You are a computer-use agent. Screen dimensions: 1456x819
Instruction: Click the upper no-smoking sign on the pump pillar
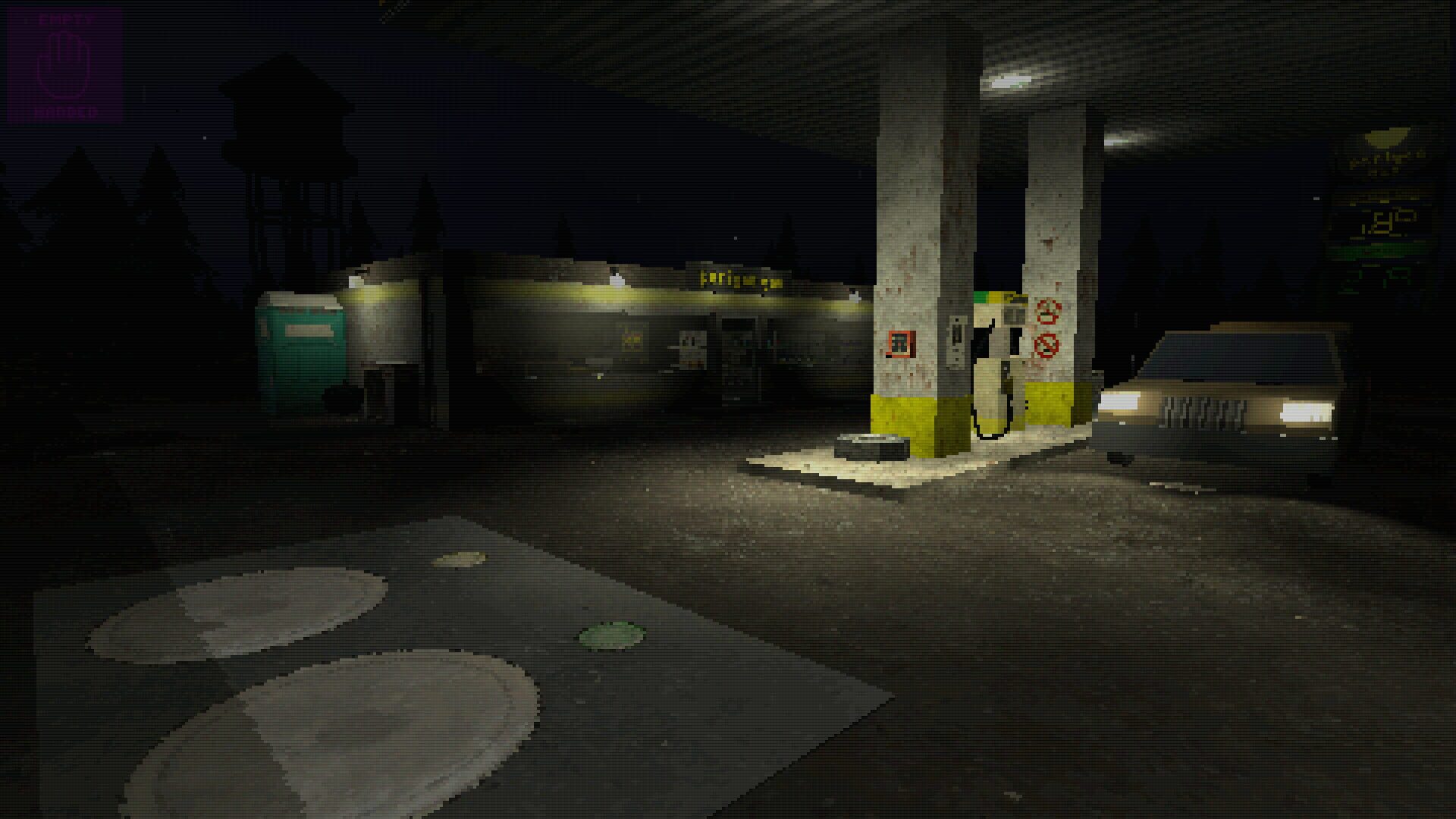[x=1047, y=312]
